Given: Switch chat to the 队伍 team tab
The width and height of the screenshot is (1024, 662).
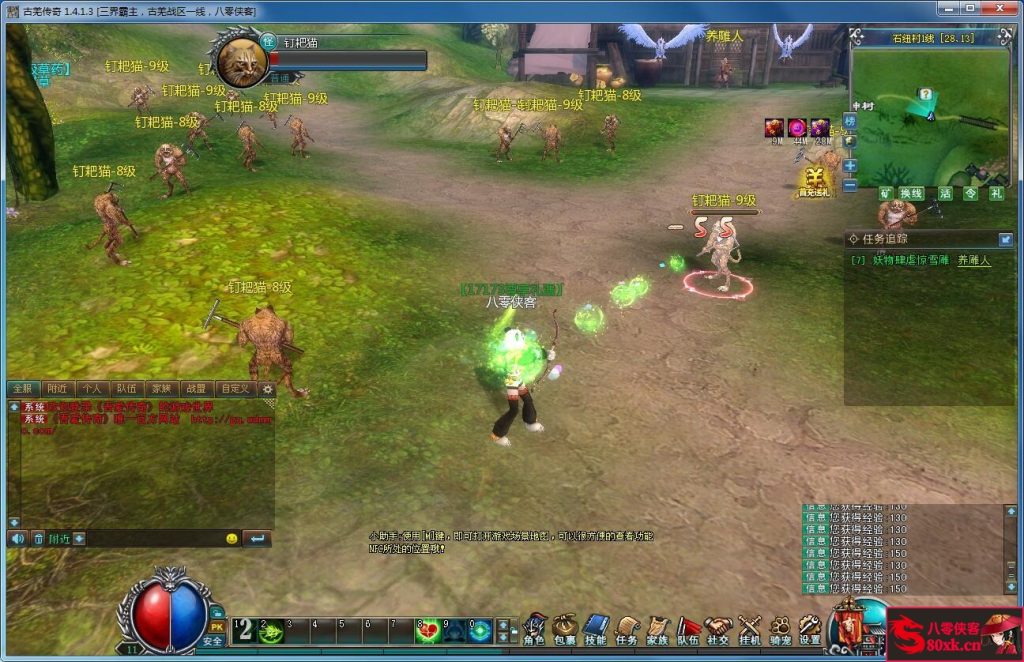Looking at the screenshot, I should click(126, 388).
